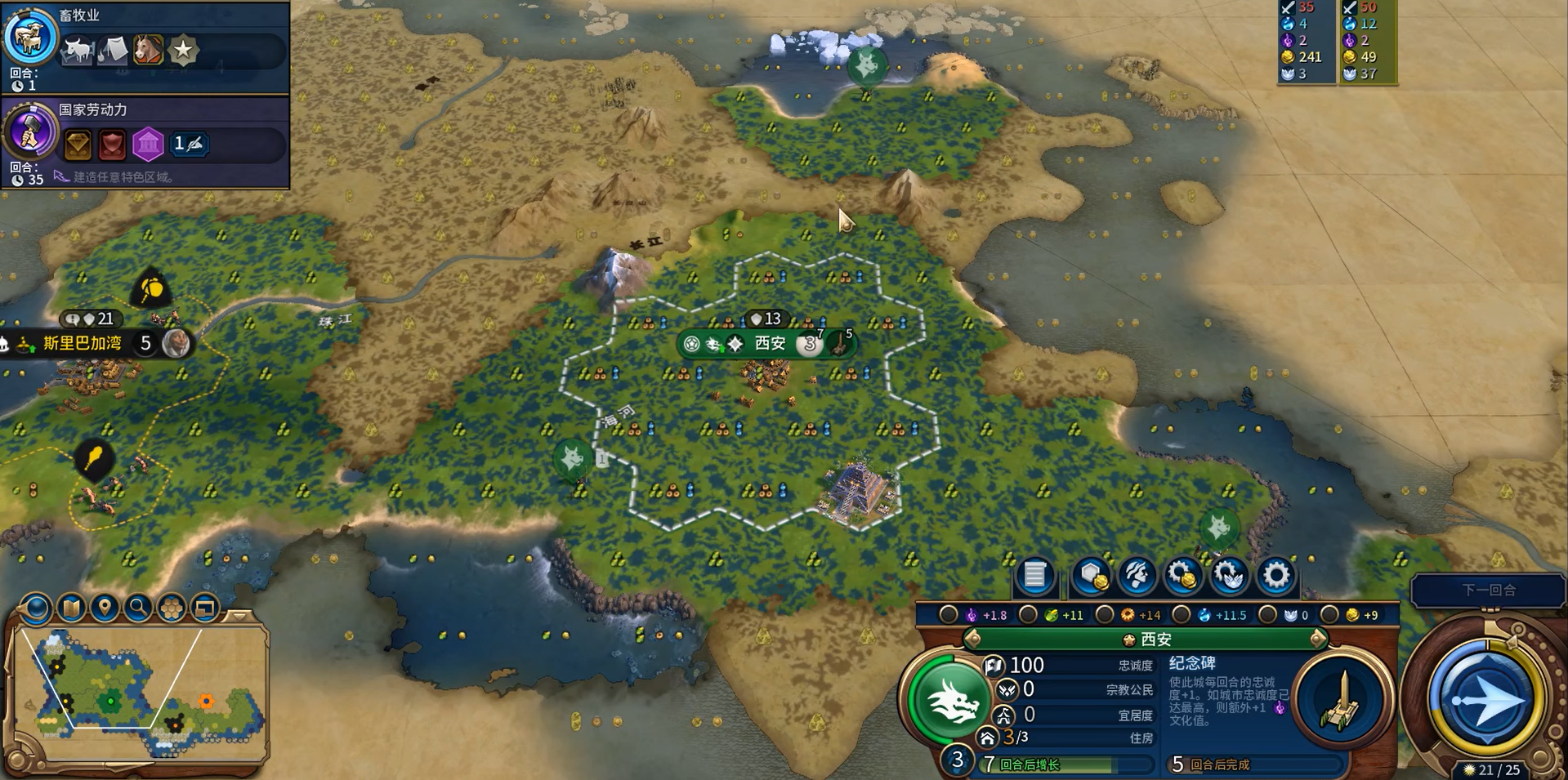Click the blue arrow end-turn globe
The height and width of the screenshot is (780, 1568).
coord(1485,699)
